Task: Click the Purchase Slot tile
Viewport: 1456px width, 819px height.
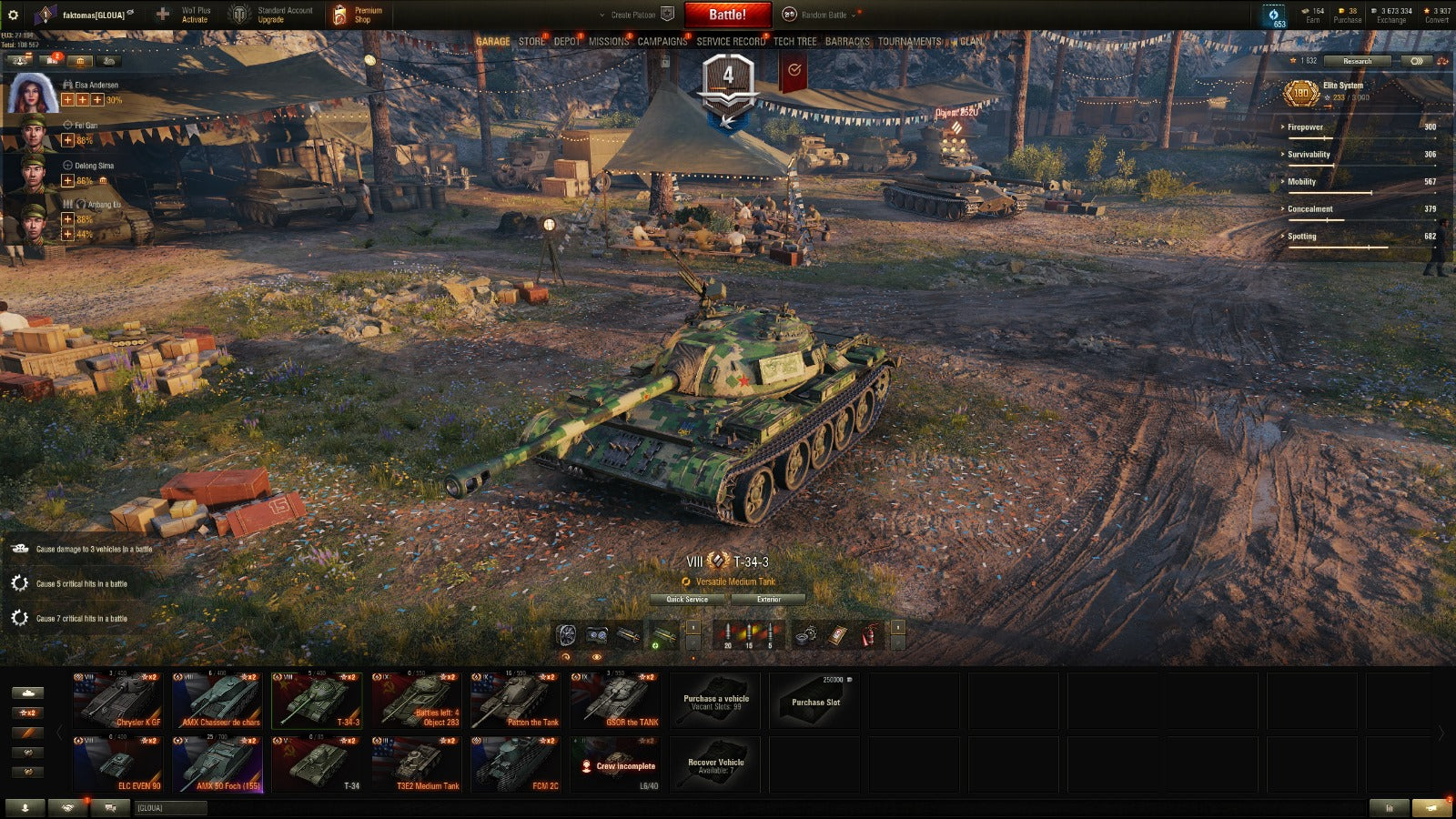Action: [815, 701]
